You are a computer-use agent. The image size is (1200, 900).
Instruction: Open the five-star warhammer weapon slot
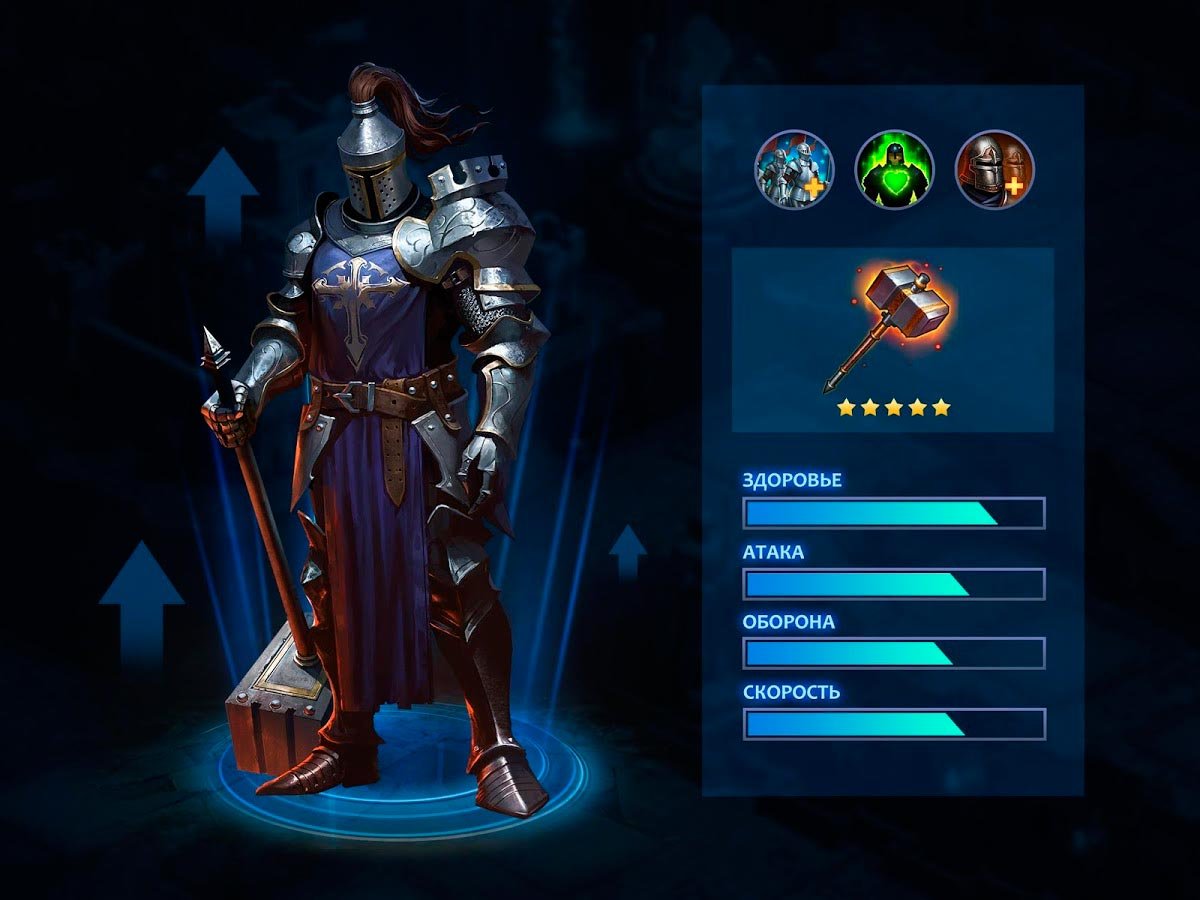tap(892, 340)
